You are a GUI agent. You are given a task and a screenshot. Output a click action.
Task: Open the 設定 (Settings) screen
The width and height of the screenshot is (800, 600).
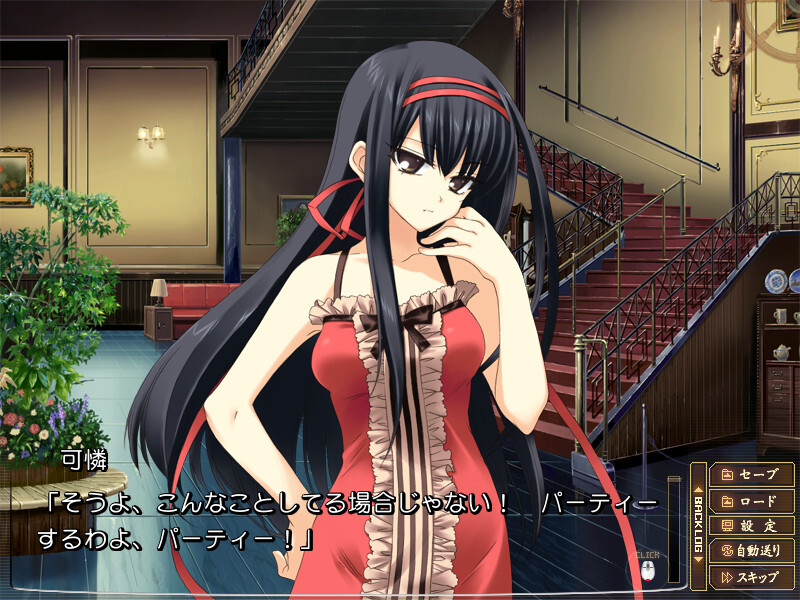click(x=752, y=525)
